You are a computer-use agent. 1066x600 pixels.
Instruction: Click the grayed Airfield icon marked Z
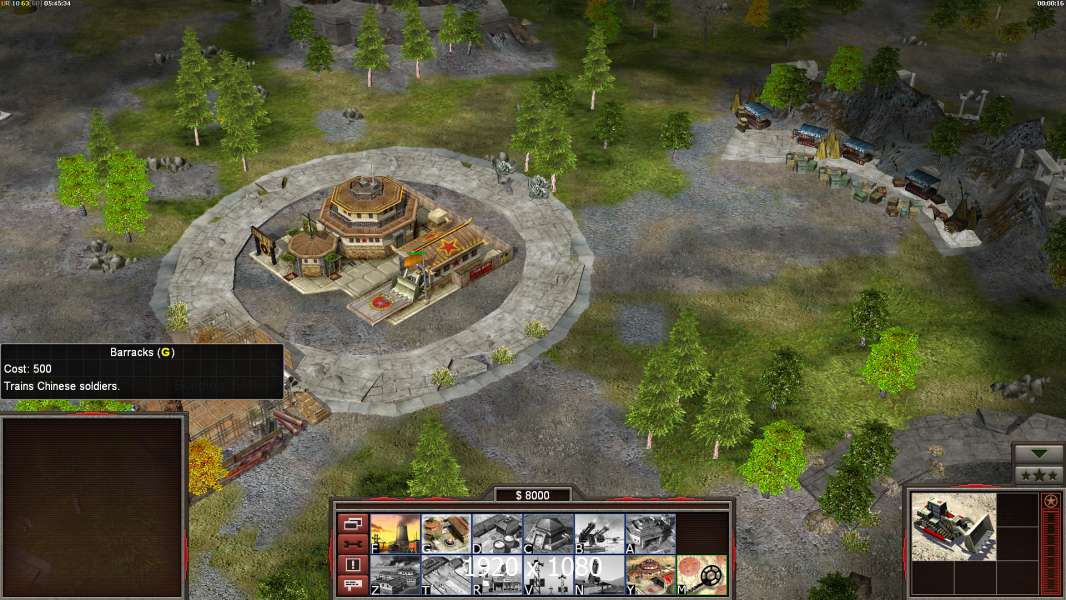coord(395,575)
